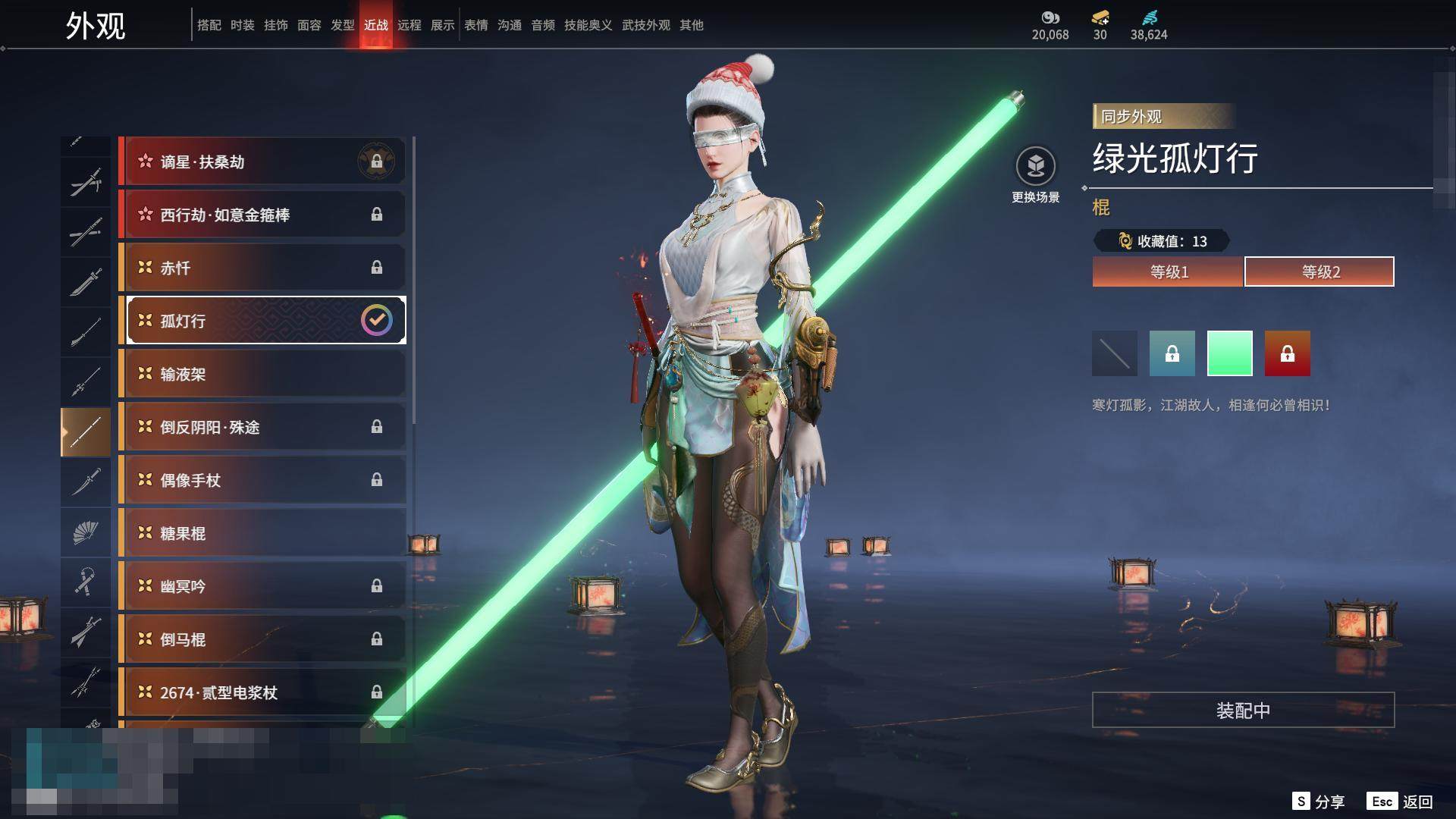The image size is (1456, 819).
Task: Select the 远程 tab
Action: 409,25
